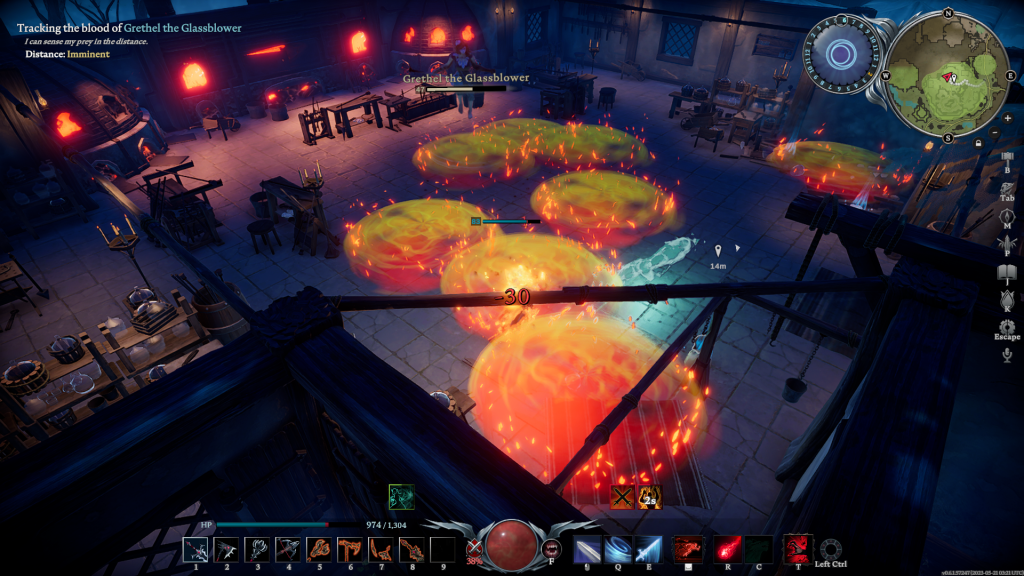Activate the red blood bolt spell
This screenshot has width=1024, height=576.
coord(727,549)
